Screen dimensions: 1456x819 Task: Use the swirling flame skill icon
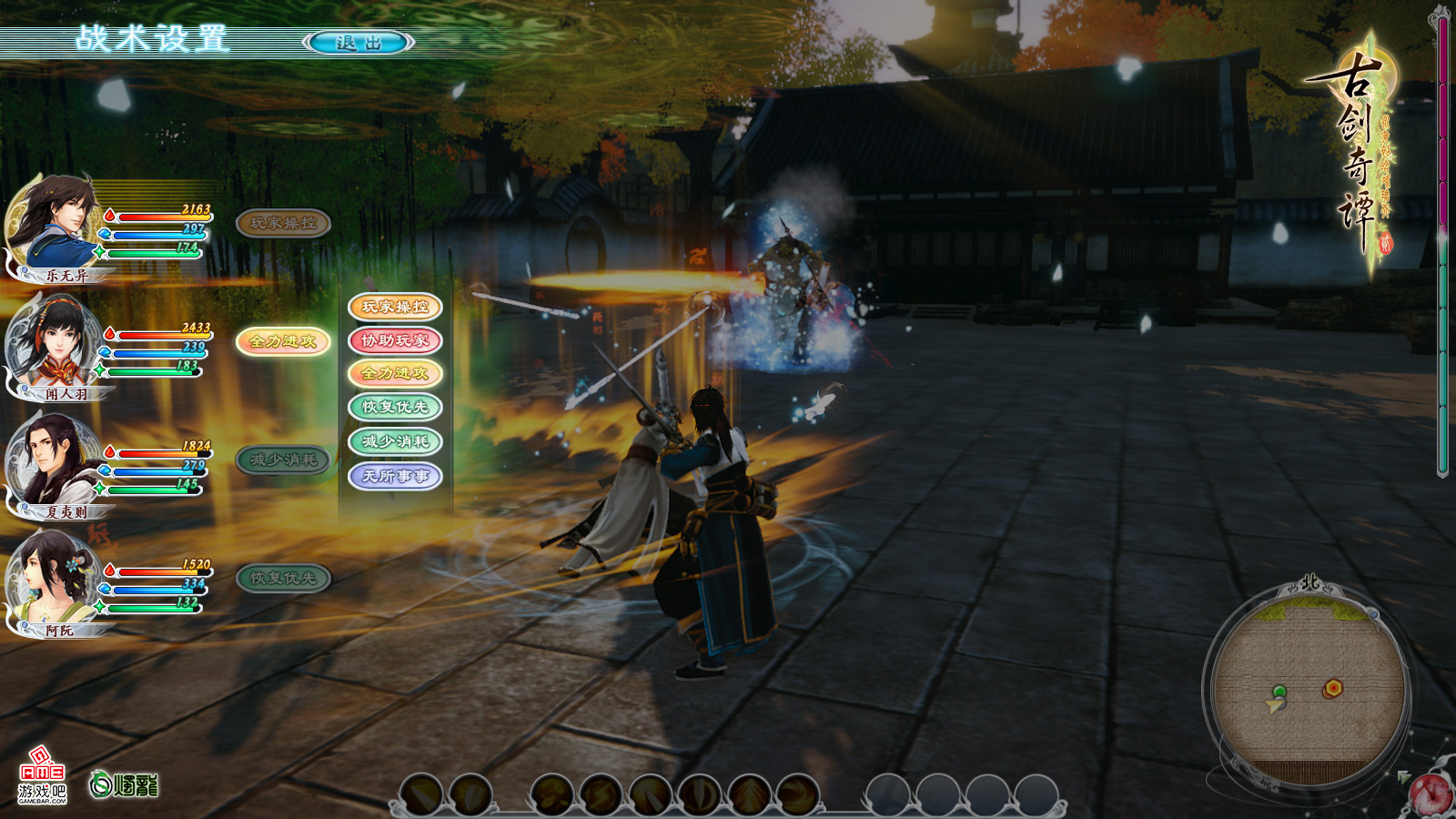pyautogui.click(x=798, y=795)
